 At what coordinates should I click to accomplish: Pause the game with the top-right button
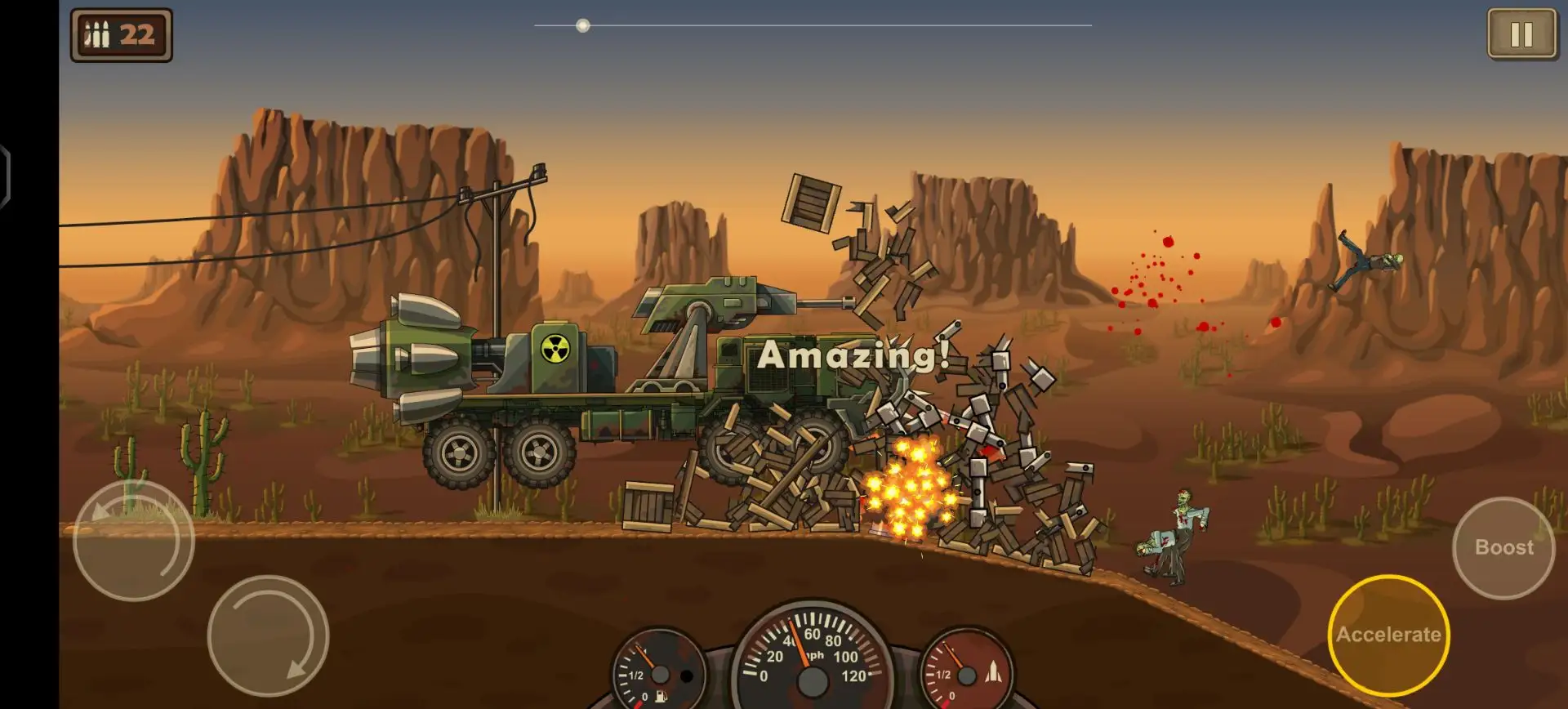coord(1521,34)
